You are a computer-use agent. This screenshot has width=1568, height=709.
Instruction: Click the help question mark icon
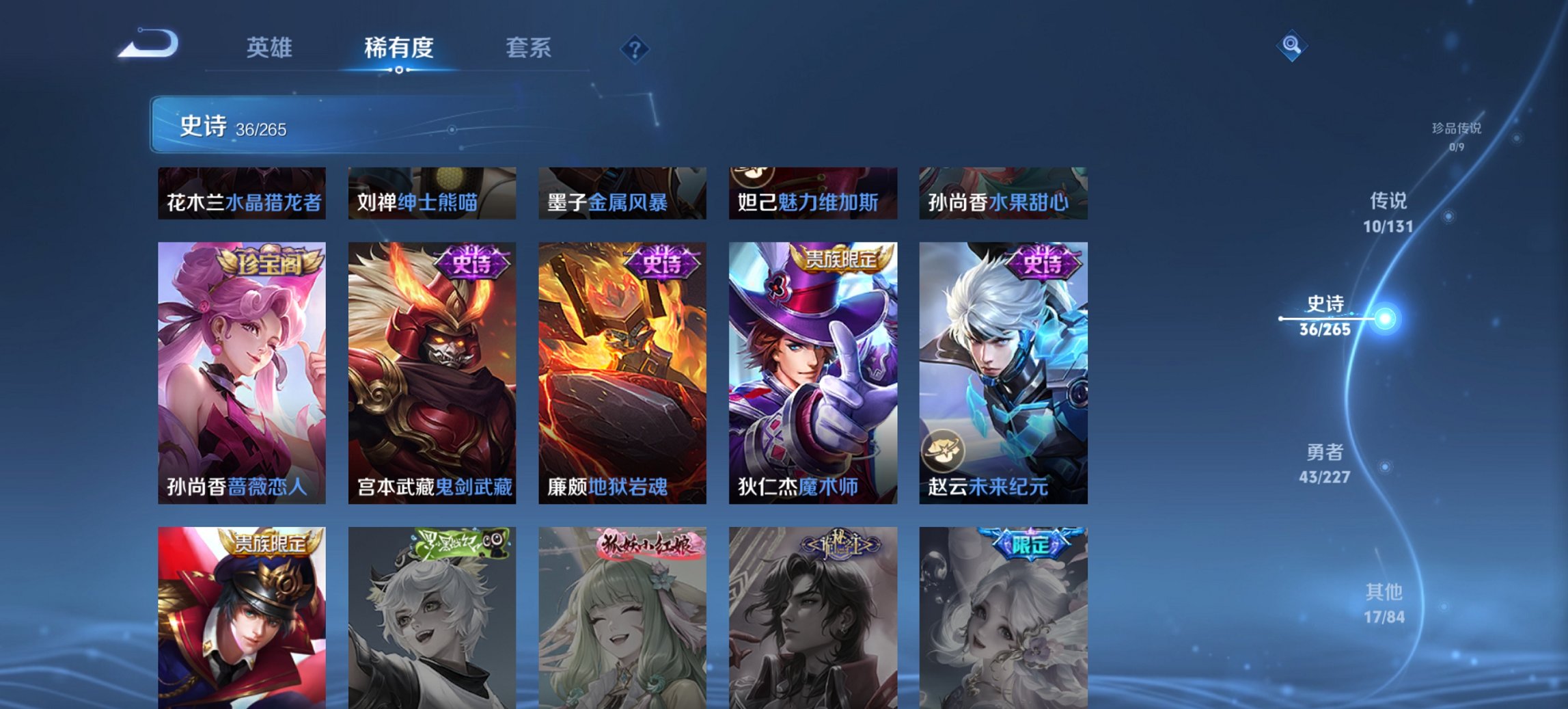(635, 48)
